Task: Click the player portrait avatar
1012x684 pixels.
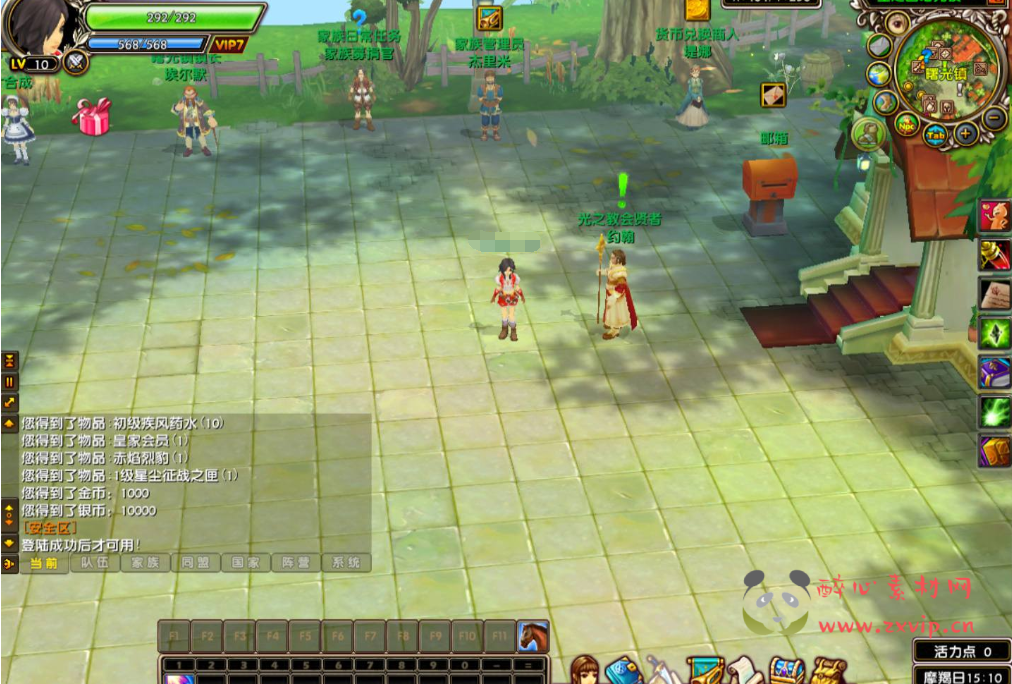Action: (x=40, y=28)
